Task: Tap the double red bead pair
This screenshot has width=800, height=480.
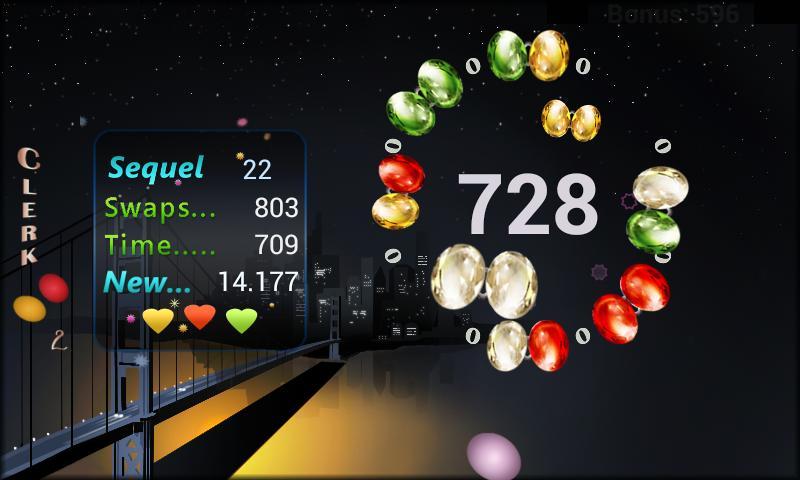Action: click(x=630, y=301)
